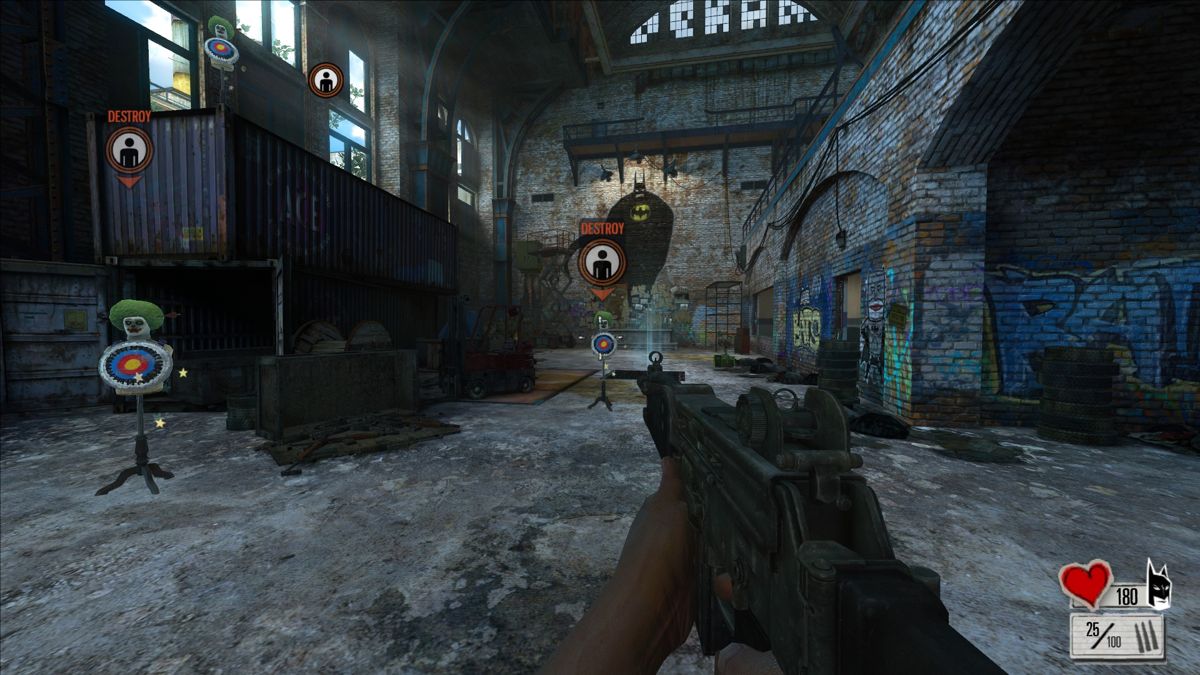This screenshot has height=675, width=1200.
Task: Select the DESTROY marker on the shipping container
Action: pyautogui.click(x=129, y=150)
